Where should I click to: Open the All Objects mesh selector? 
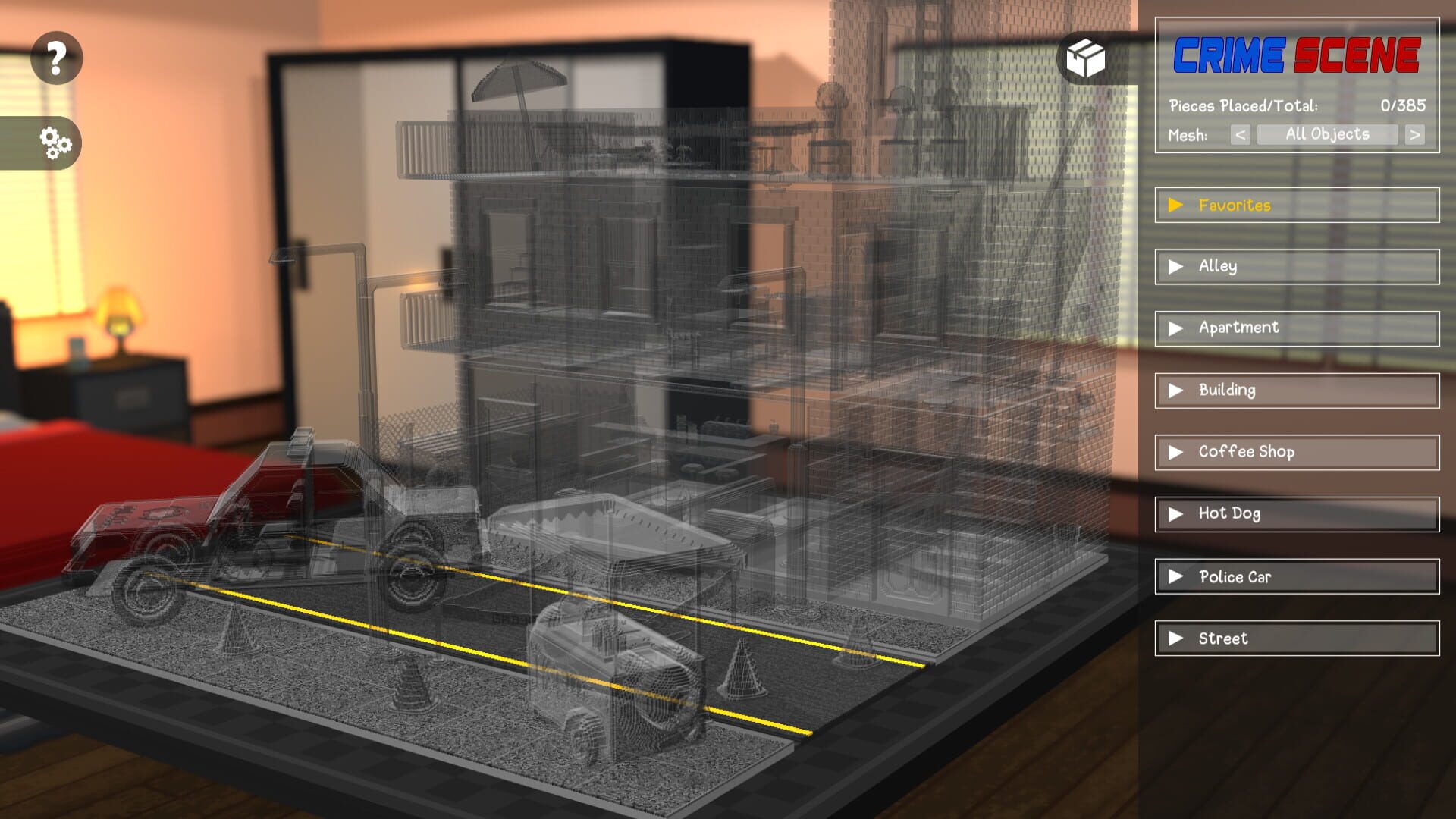click(x=1329, y=134)
